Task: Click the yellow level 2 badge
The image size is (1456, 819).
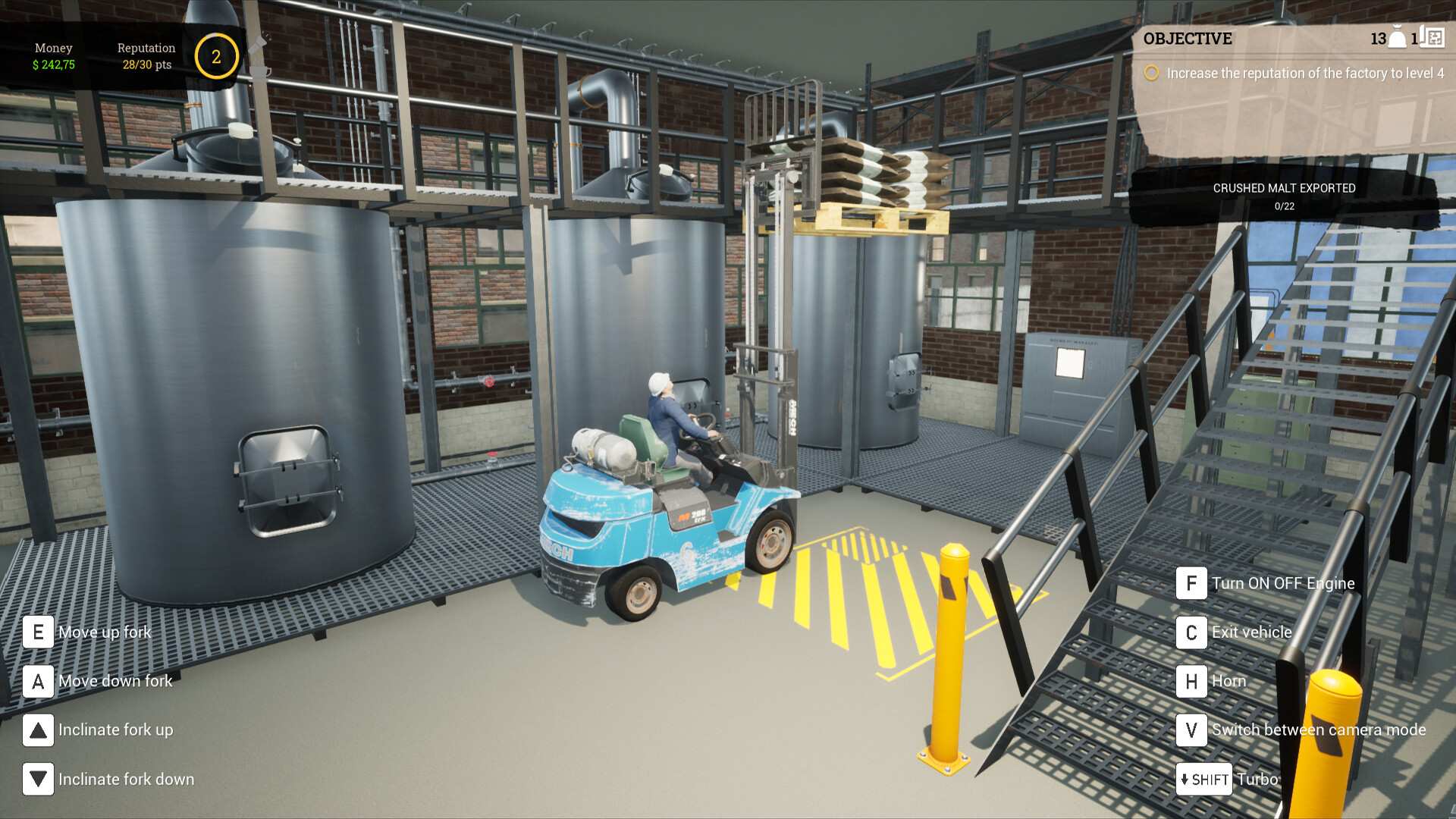Action: pos(217,55)
